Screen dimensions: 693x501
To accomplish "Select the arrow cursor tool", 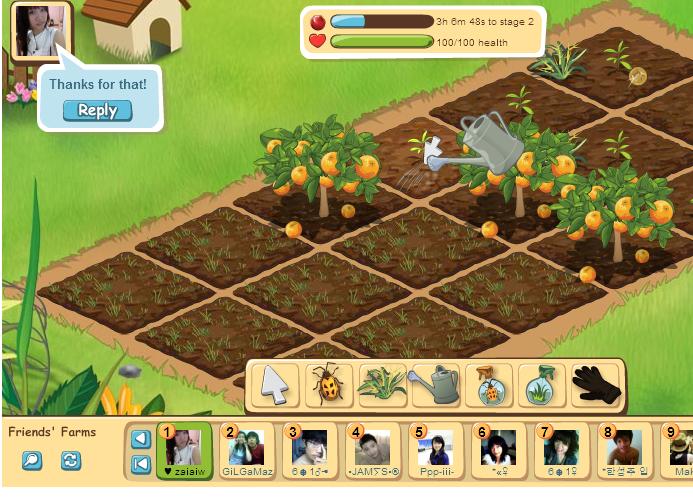I will pyautogui.click(x=274, y=384).
